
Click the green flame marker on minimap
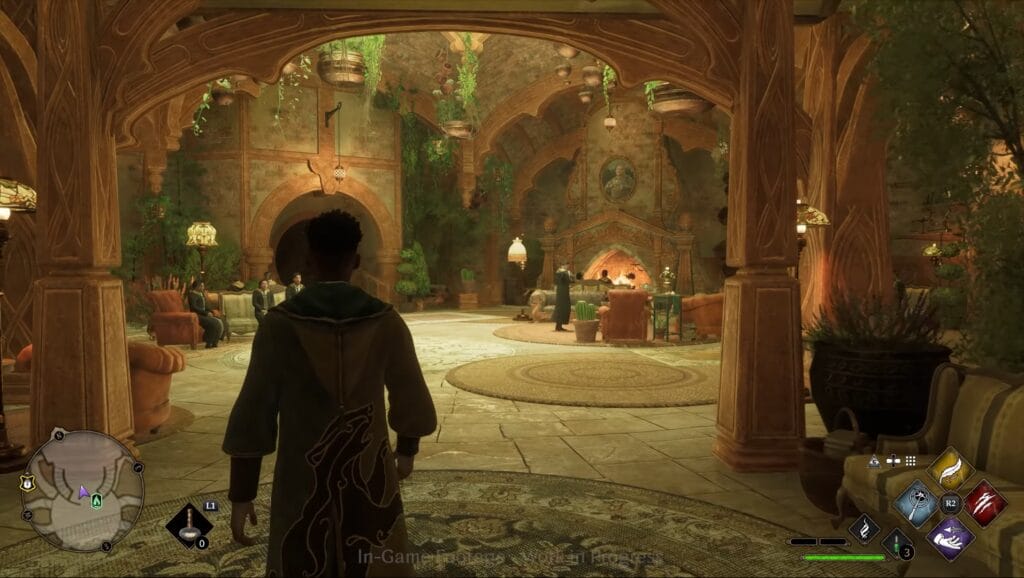(96, 498)
